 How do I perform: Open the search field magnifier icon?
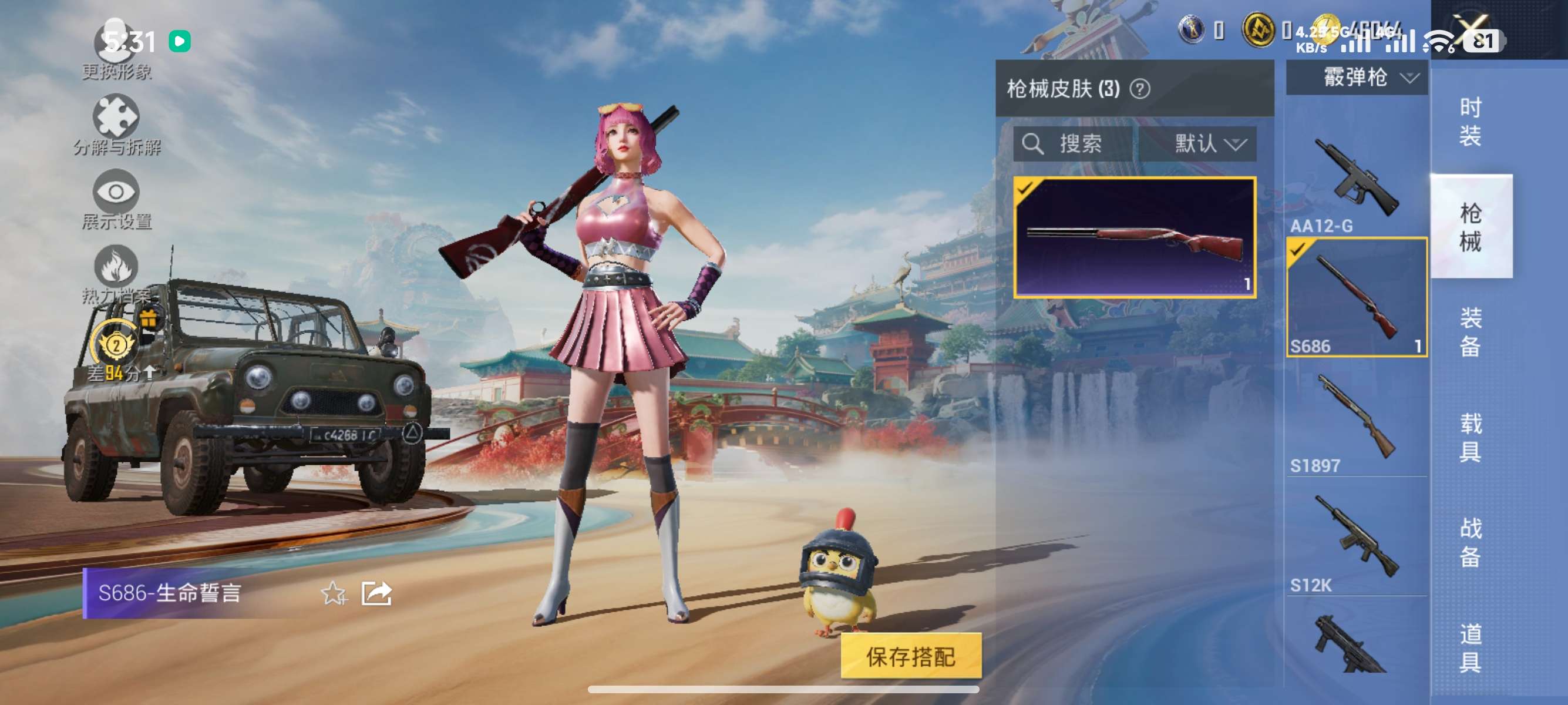coord(1034,145)
